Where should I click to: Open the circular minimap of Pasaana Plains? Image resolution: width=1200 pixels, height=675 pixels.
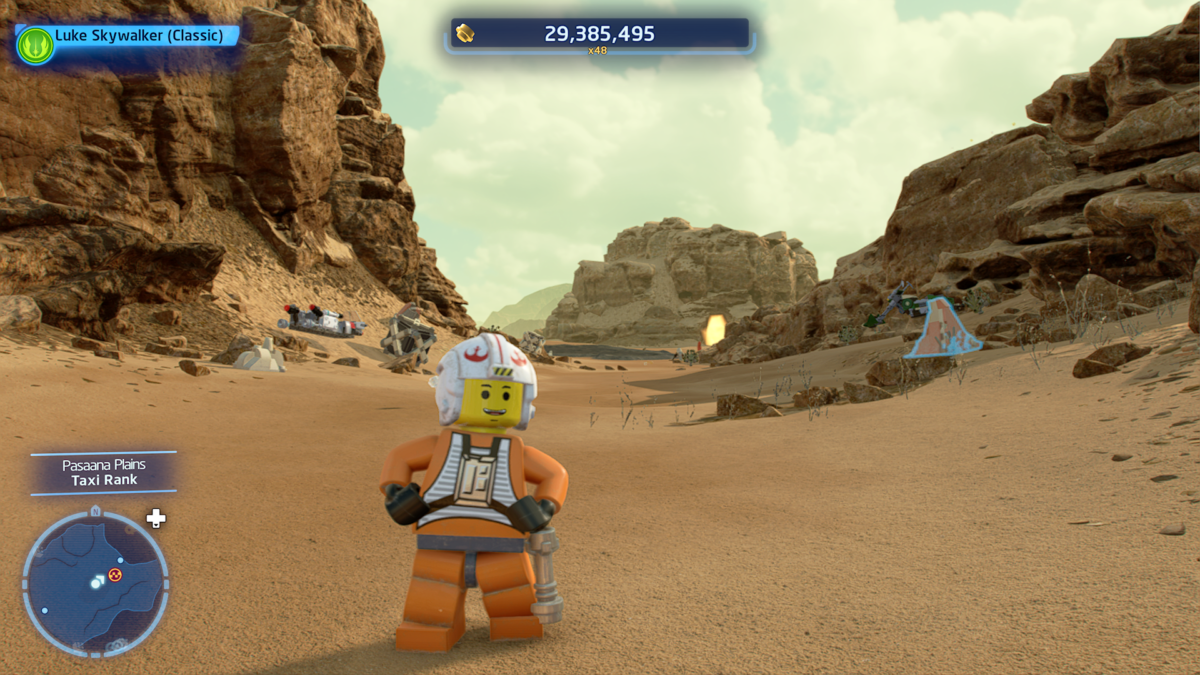[x=95, y=584]
